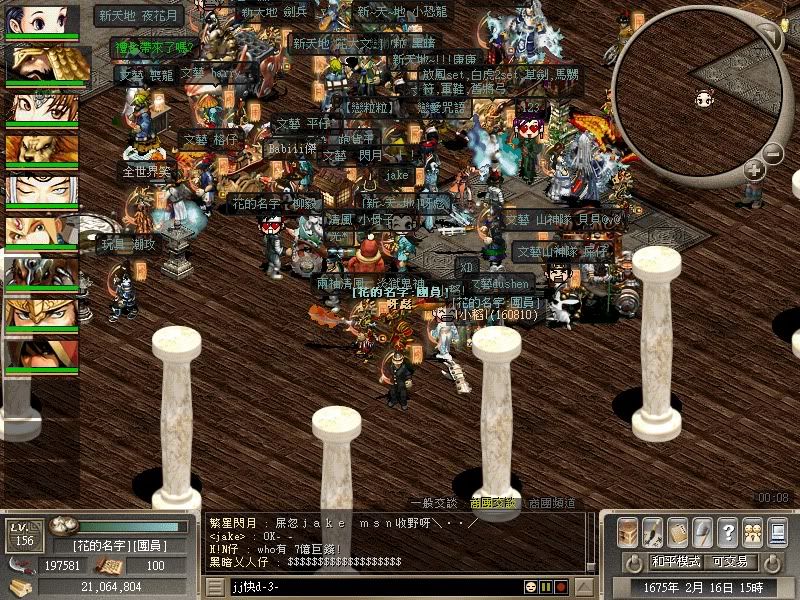Open the scroll book icon
Image resolution: width=800 pixels, height=600 pixels.
(677, 531)
